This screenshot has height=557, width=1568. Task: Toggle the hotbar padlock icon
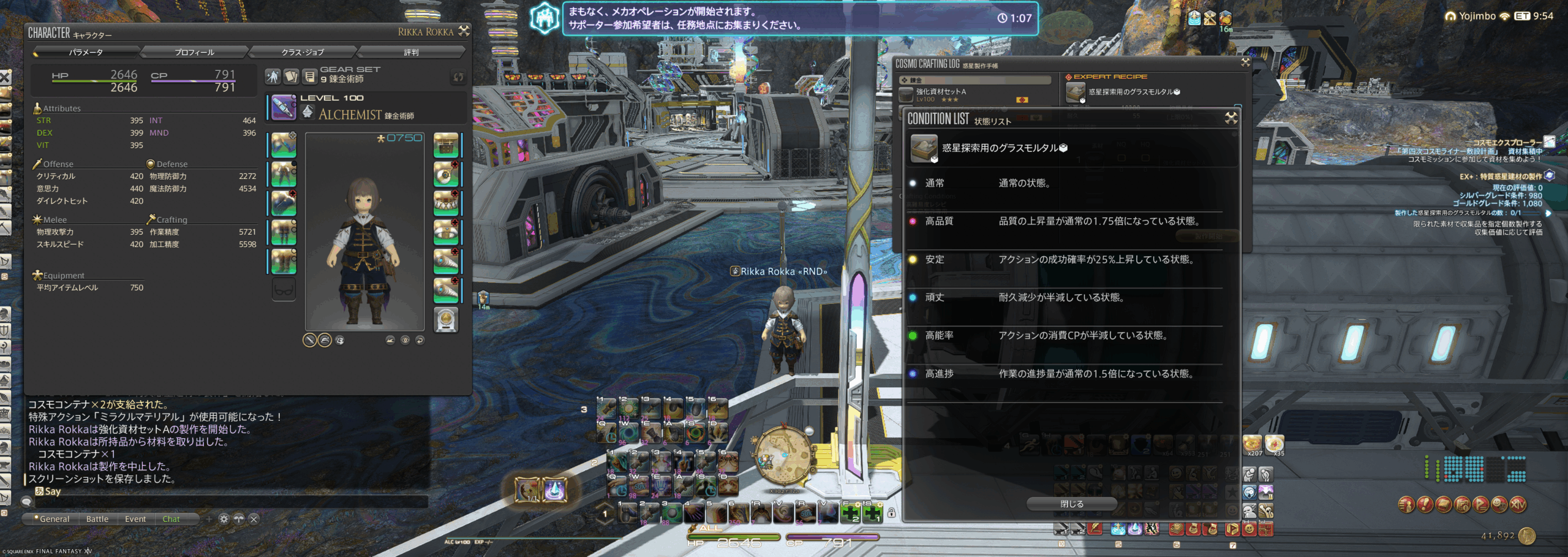click(892, 513)
